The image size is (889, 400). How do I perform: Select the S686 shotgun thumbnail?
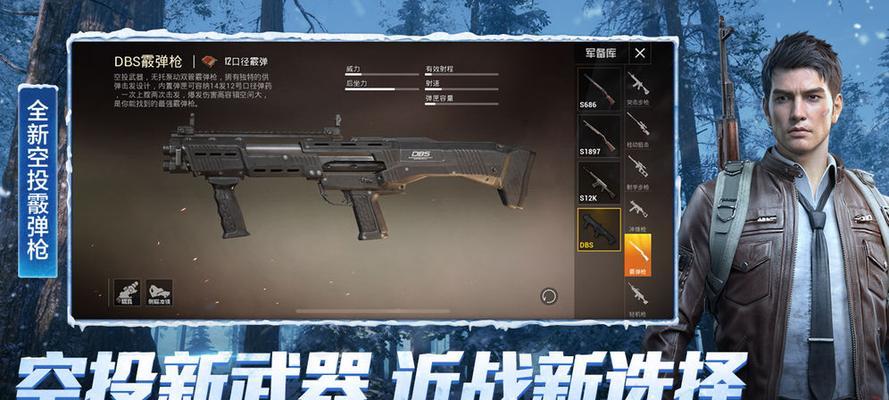[x=598, y=89]
